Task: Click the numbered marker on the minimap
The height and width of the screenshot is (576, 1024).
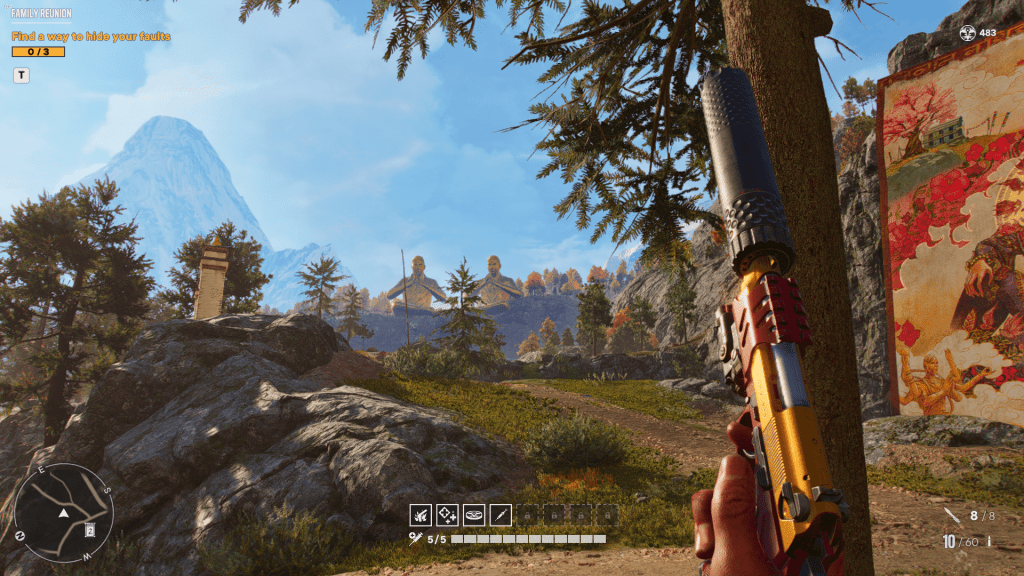Action: (x=91, y=529)
